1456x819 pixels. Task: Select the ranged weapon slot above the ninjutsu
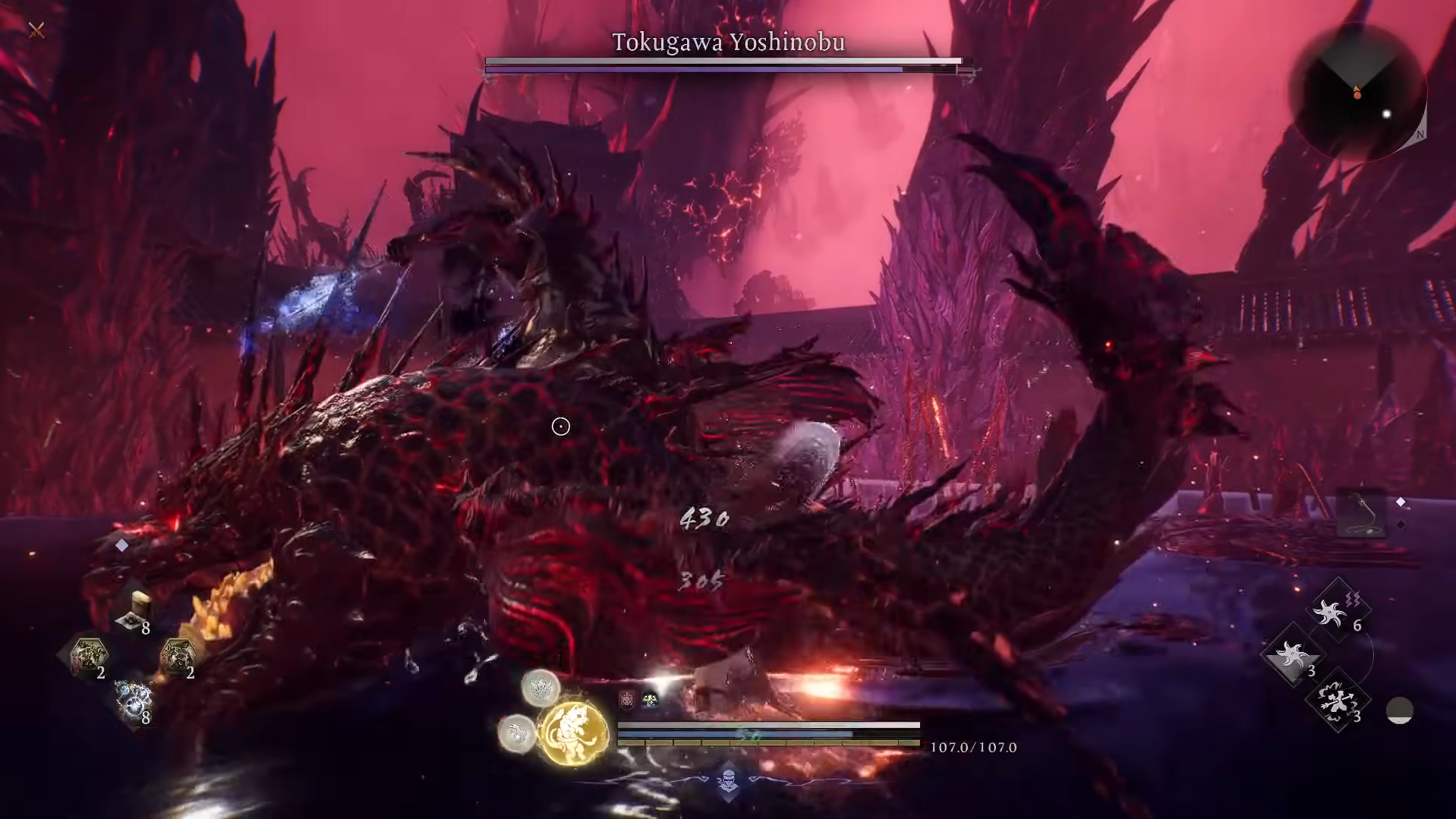click(1361, 512)
